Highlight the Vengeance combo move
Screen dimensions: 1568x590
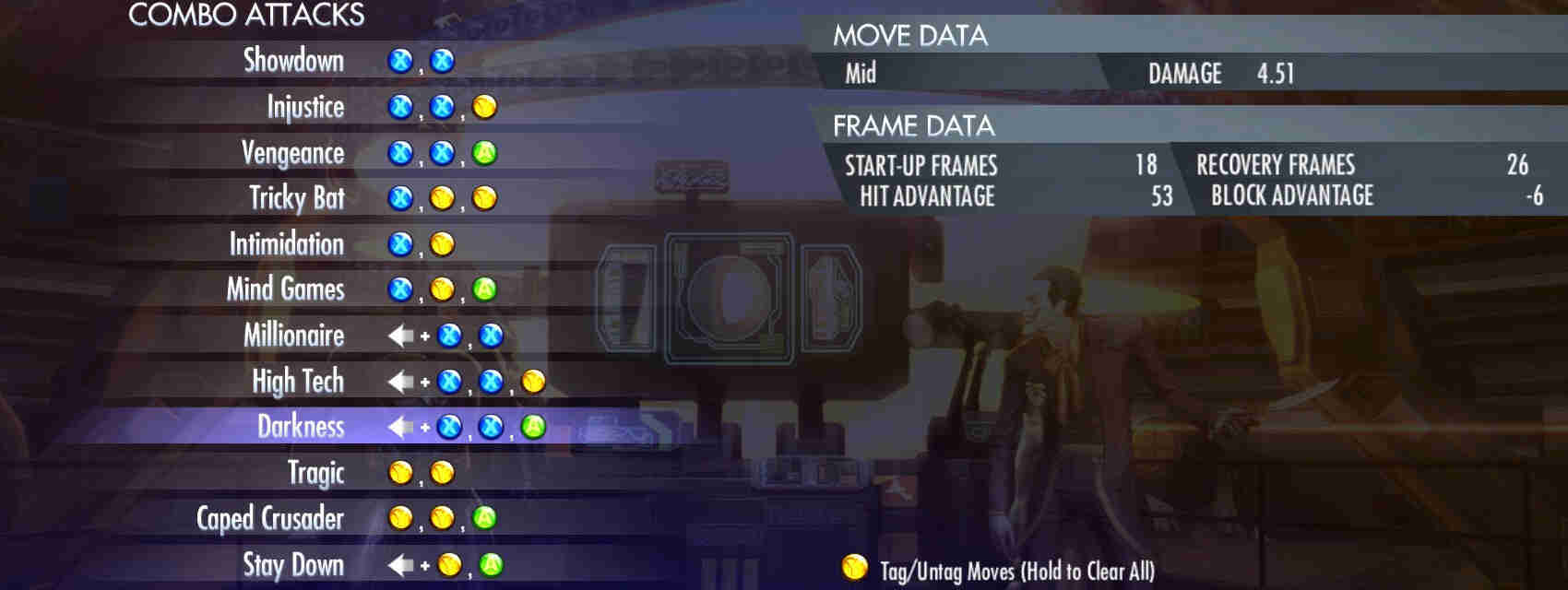(x=292, y=153)
